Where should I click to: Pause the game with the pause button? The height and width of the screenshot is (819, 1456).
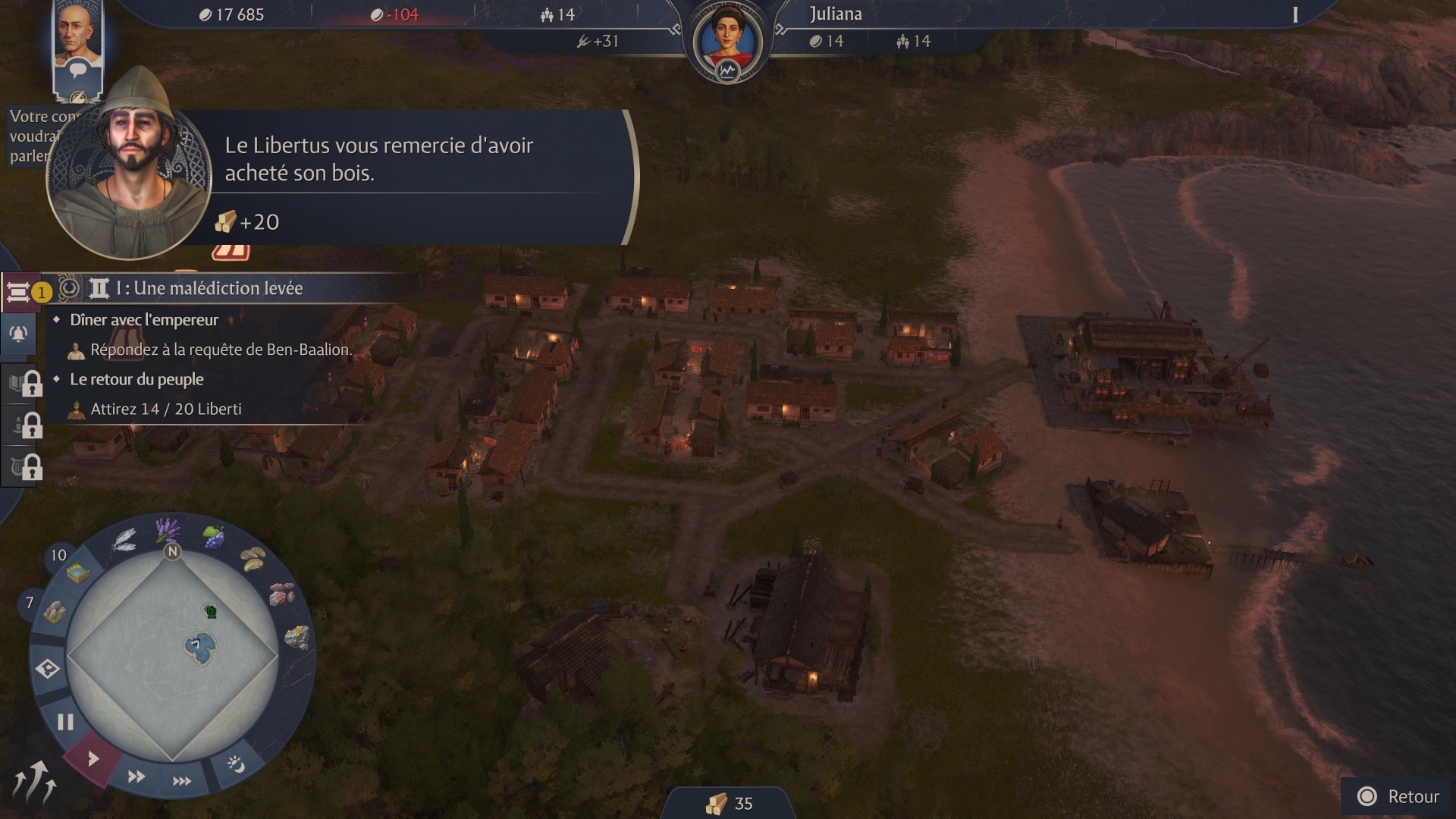click(65, 721)
